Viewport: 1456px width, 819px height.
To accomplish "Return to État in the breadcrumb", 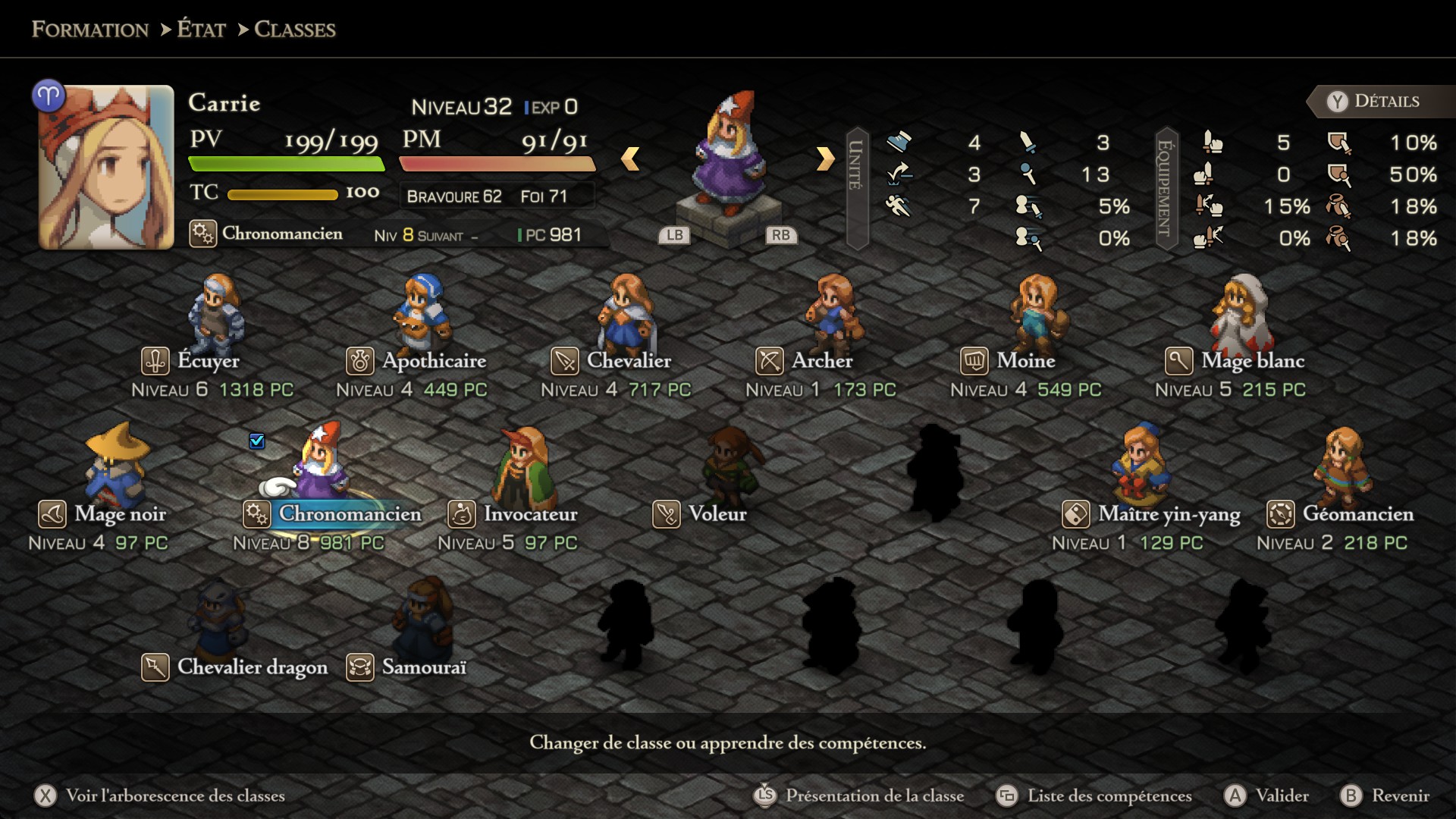I will point(201,30).
